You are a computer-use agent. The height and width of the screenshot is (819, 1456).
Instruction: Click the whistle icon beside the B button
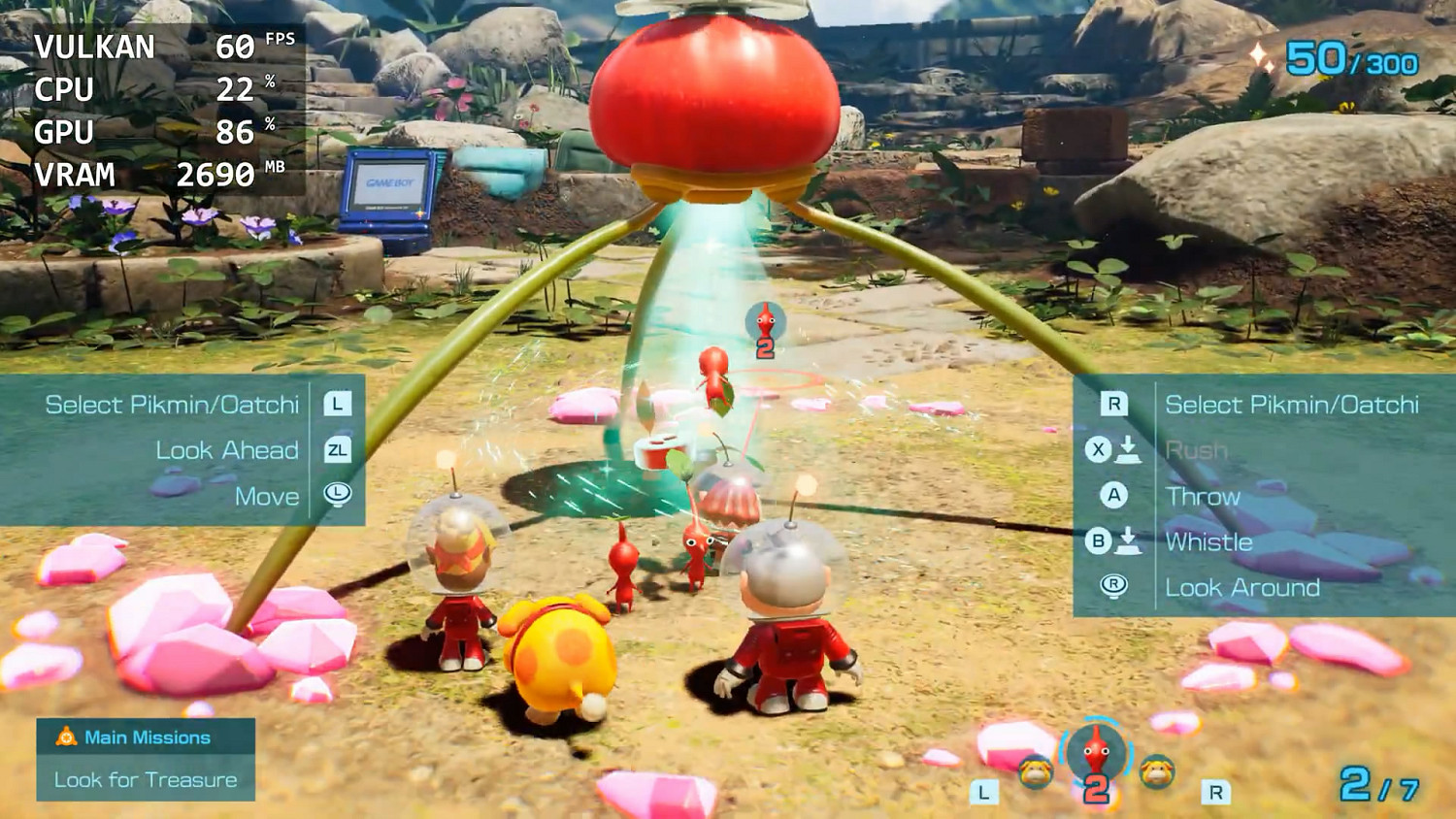click(x=1131, y=542)
